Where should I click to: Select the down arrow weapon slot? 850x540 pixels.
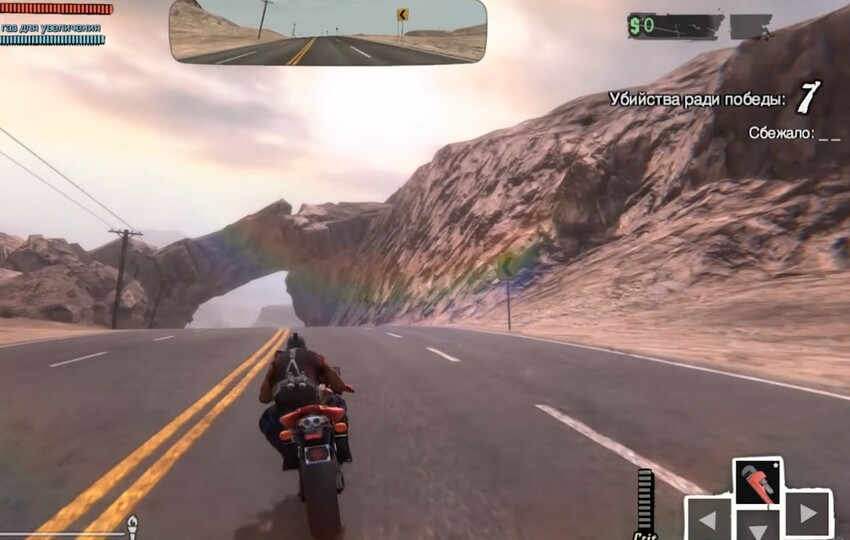(x=757, y=527)
